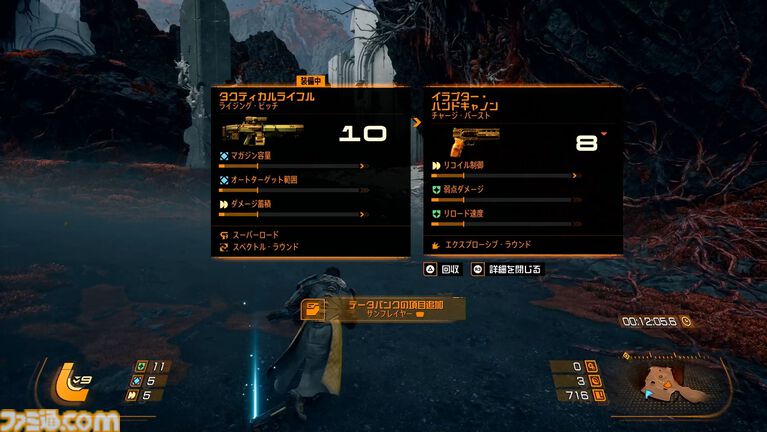Click the リコイル制御 stat row
Screen dimensions: 767x432
pyautogui.click(x=503, y=169)
